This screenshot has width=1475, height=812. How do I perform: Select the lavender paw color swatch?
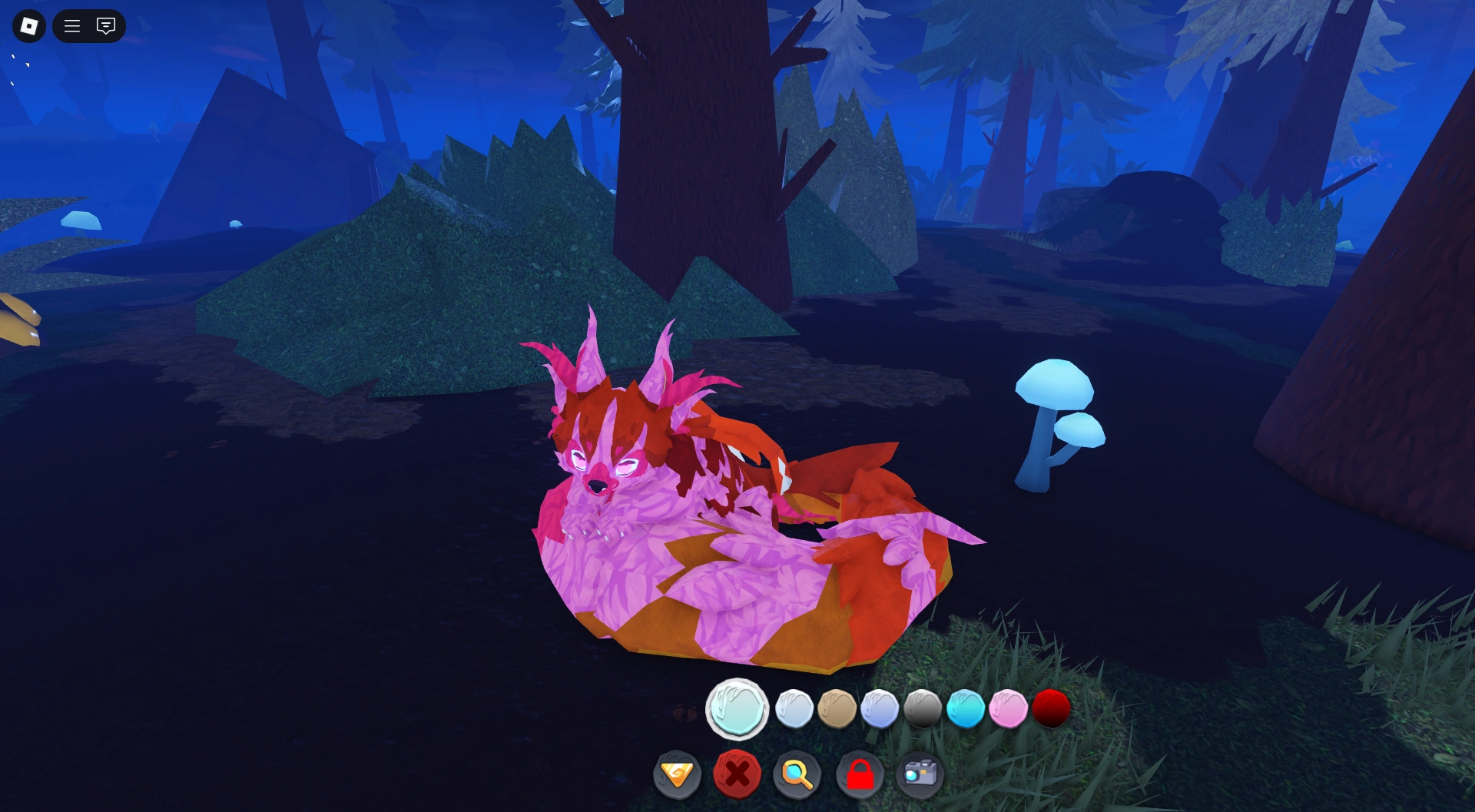(x=882, y=710)
